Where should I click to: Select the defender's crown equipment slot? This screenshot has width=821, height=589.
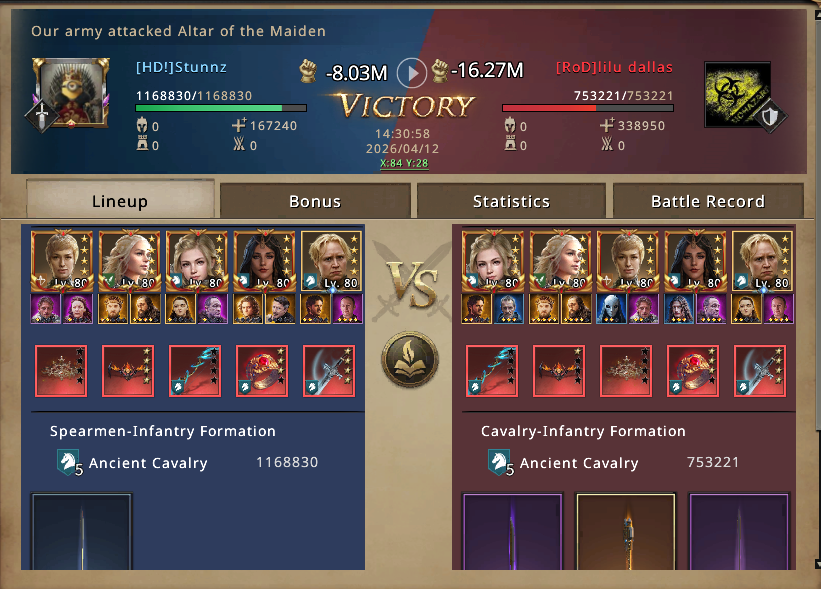[626, 371]
